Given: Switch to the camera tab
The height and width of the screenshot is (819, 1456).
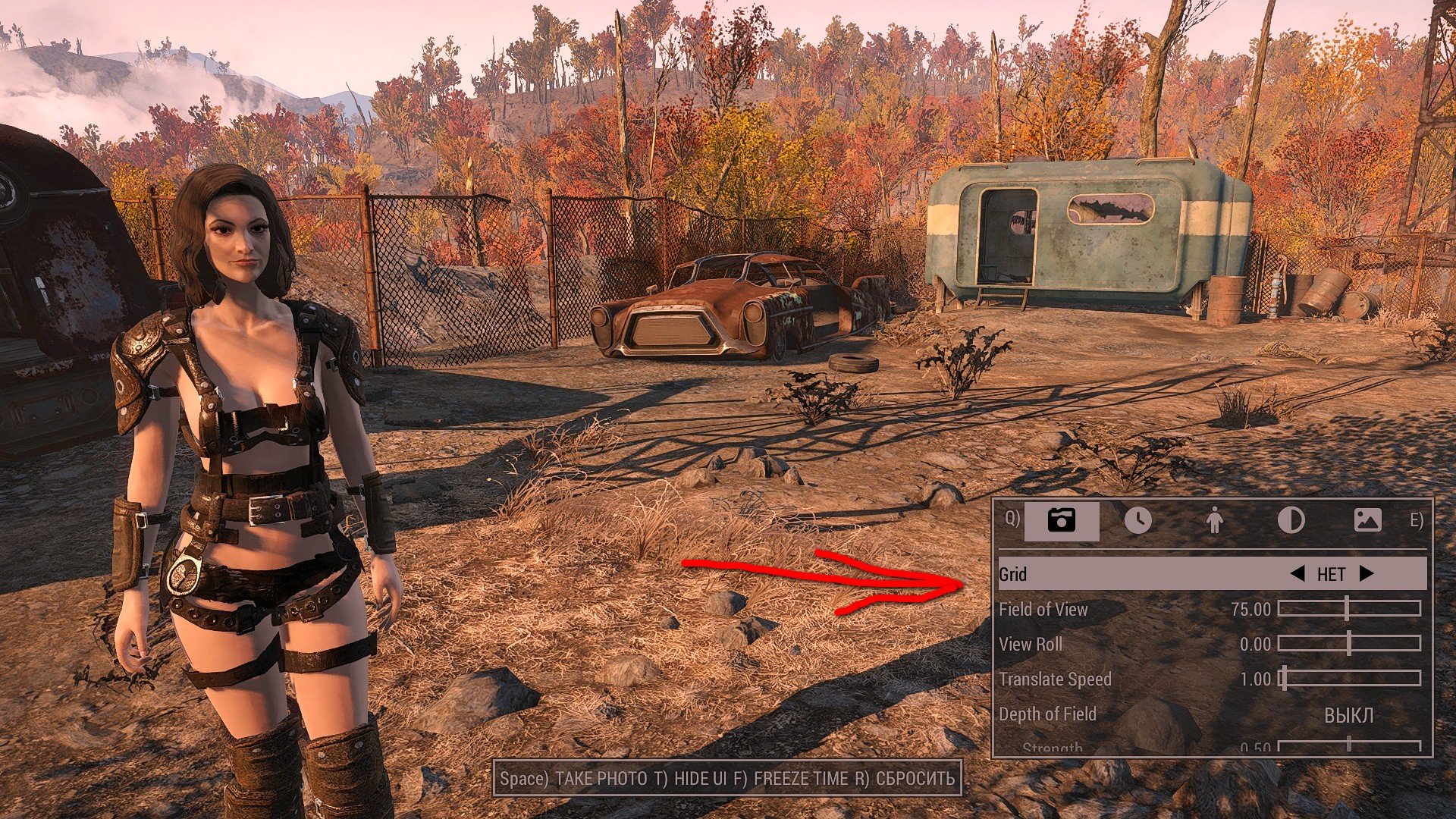Looking at the screenshot, I should pyautogui.click(x=1061, y=521).
